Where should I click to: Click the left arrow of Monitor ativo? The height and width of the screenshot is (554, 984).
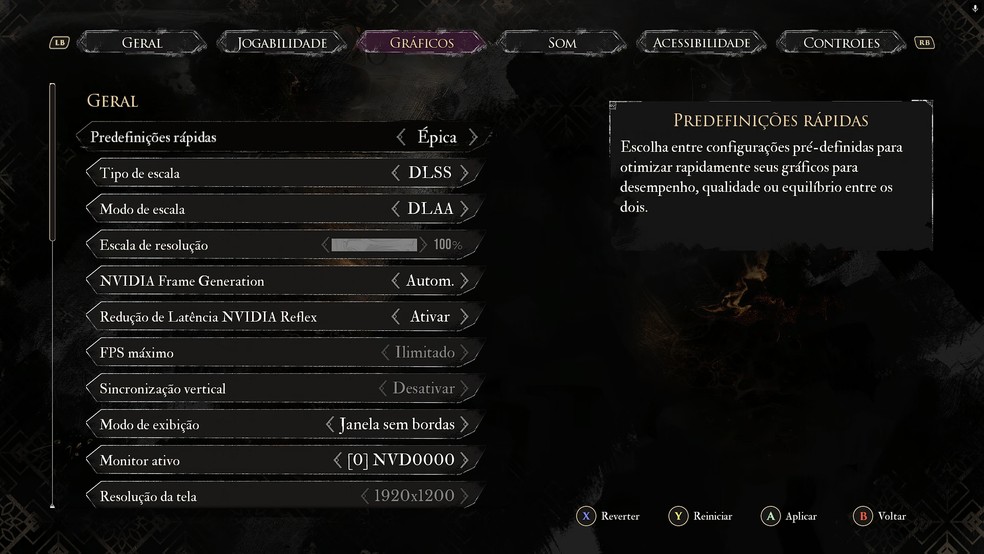tap(337, 461)
